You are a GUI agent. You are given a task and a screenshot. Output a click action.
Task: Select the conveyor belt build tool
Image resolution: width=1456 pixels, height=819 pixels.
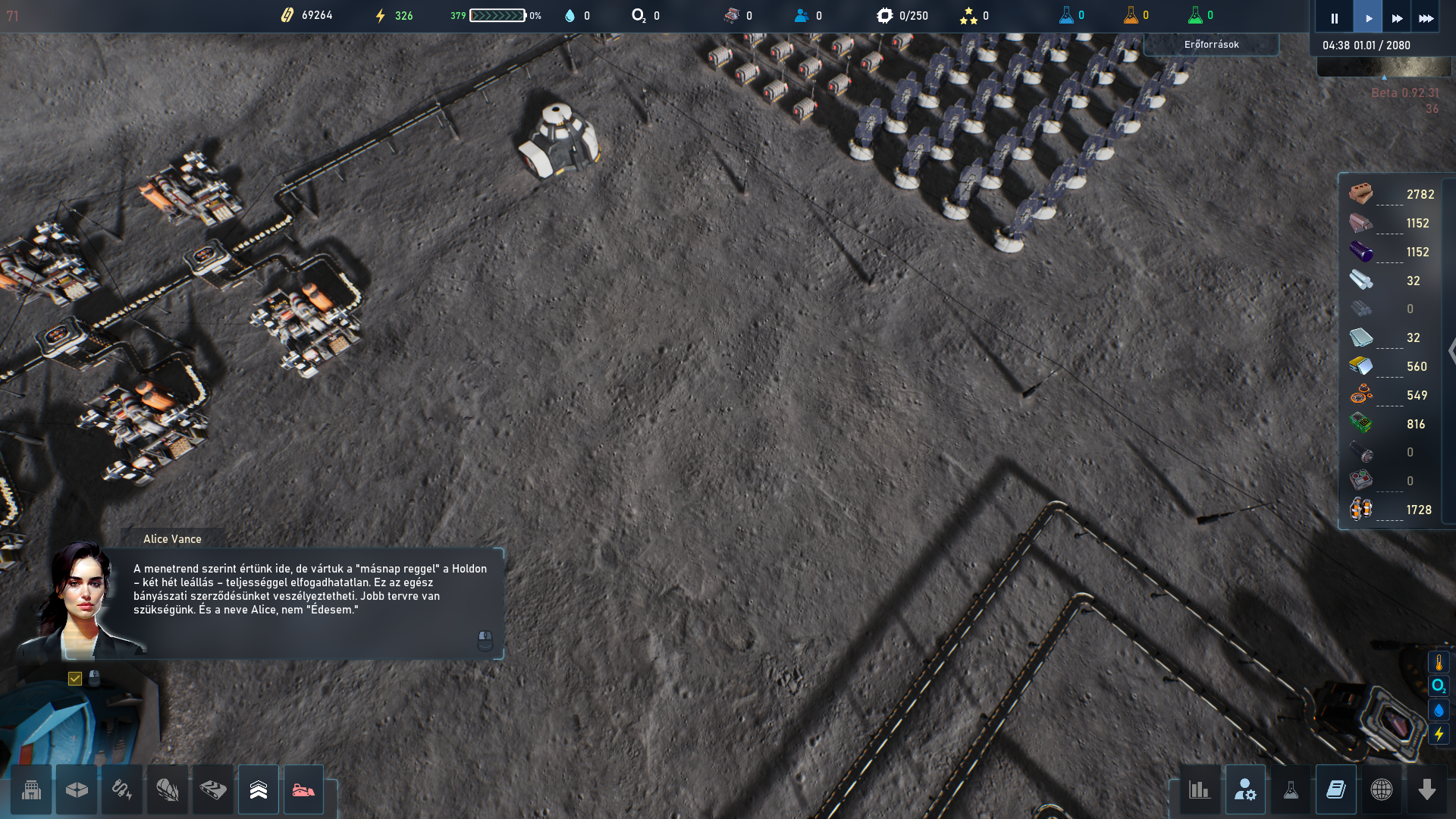[x=213, y=790]
